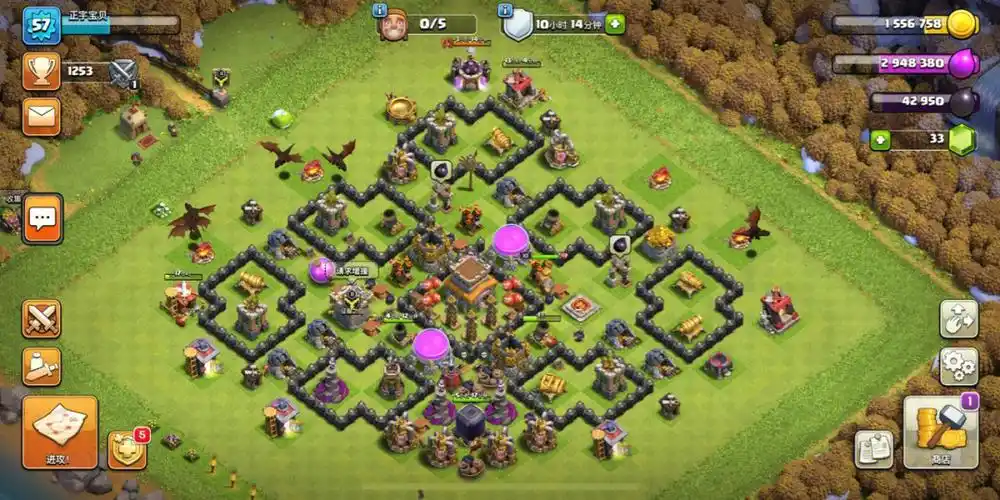Buy gems with the green plus button
The image size is (1000, 500).
[880, 139]
